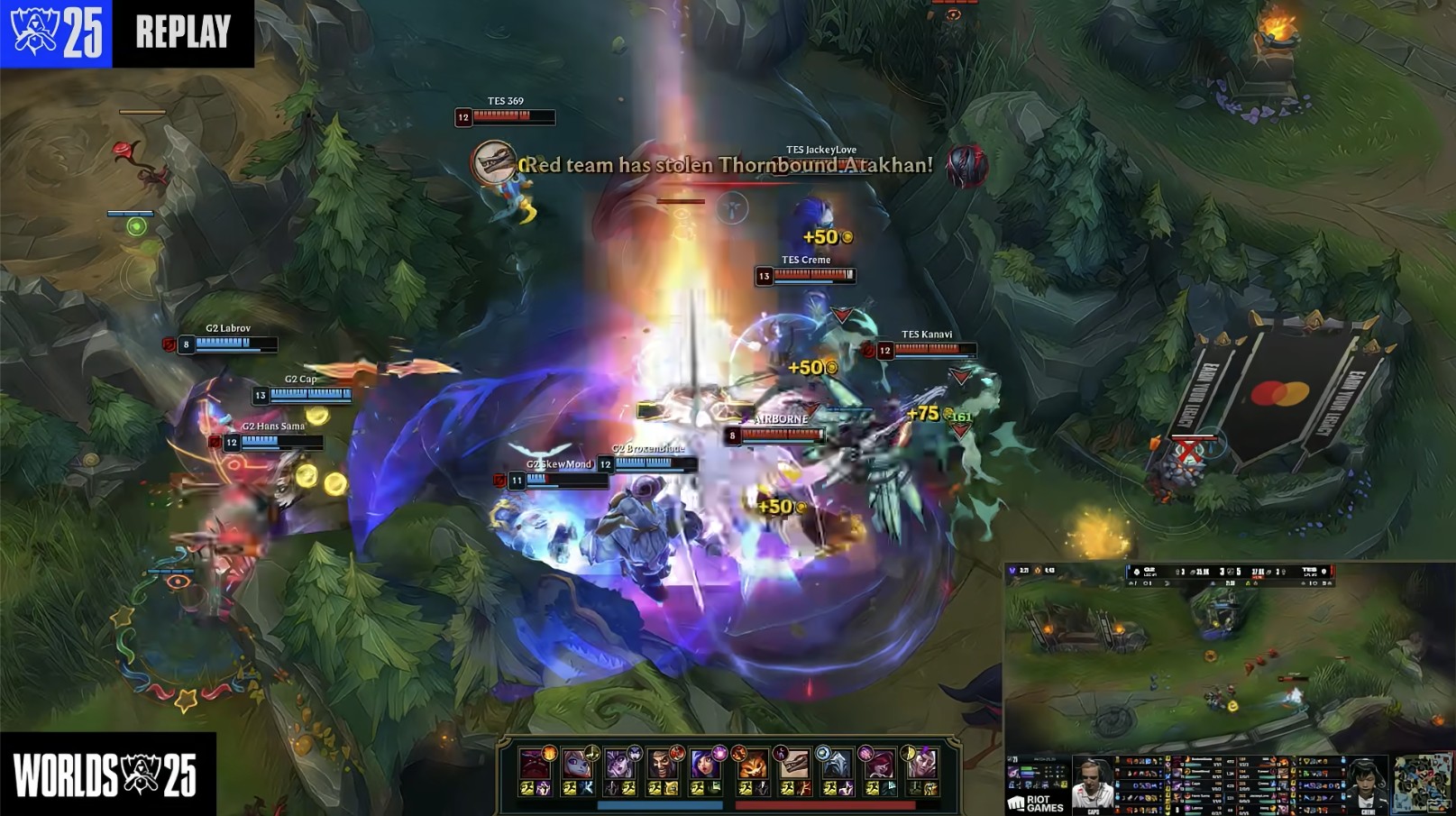Click the G2 versus TES scoreboard in the inset
The height and width of the screenshot is (816, 1456).
tap(1230, 572)
